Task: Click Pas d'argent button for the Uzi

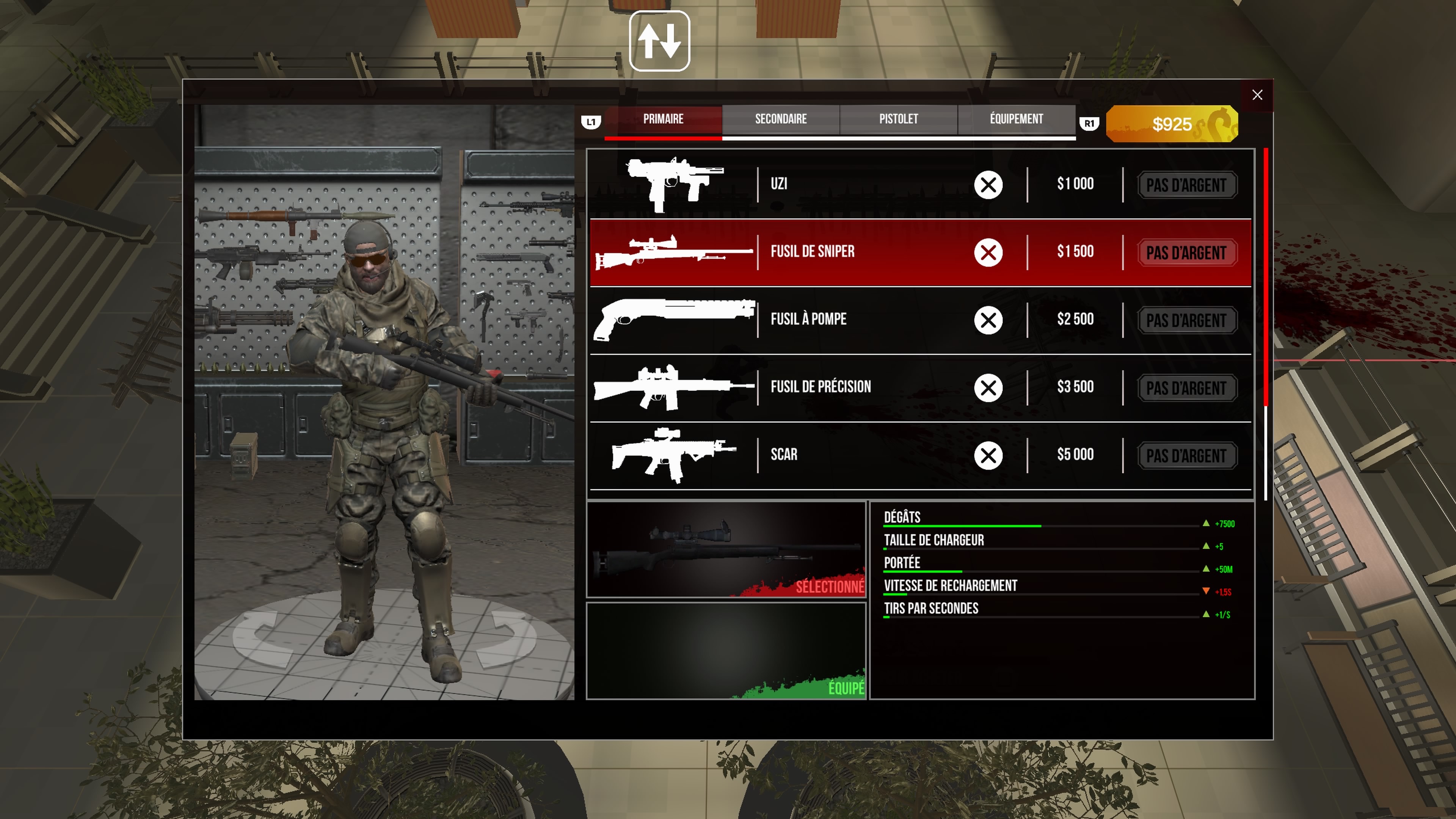Action: point(1186,185)
